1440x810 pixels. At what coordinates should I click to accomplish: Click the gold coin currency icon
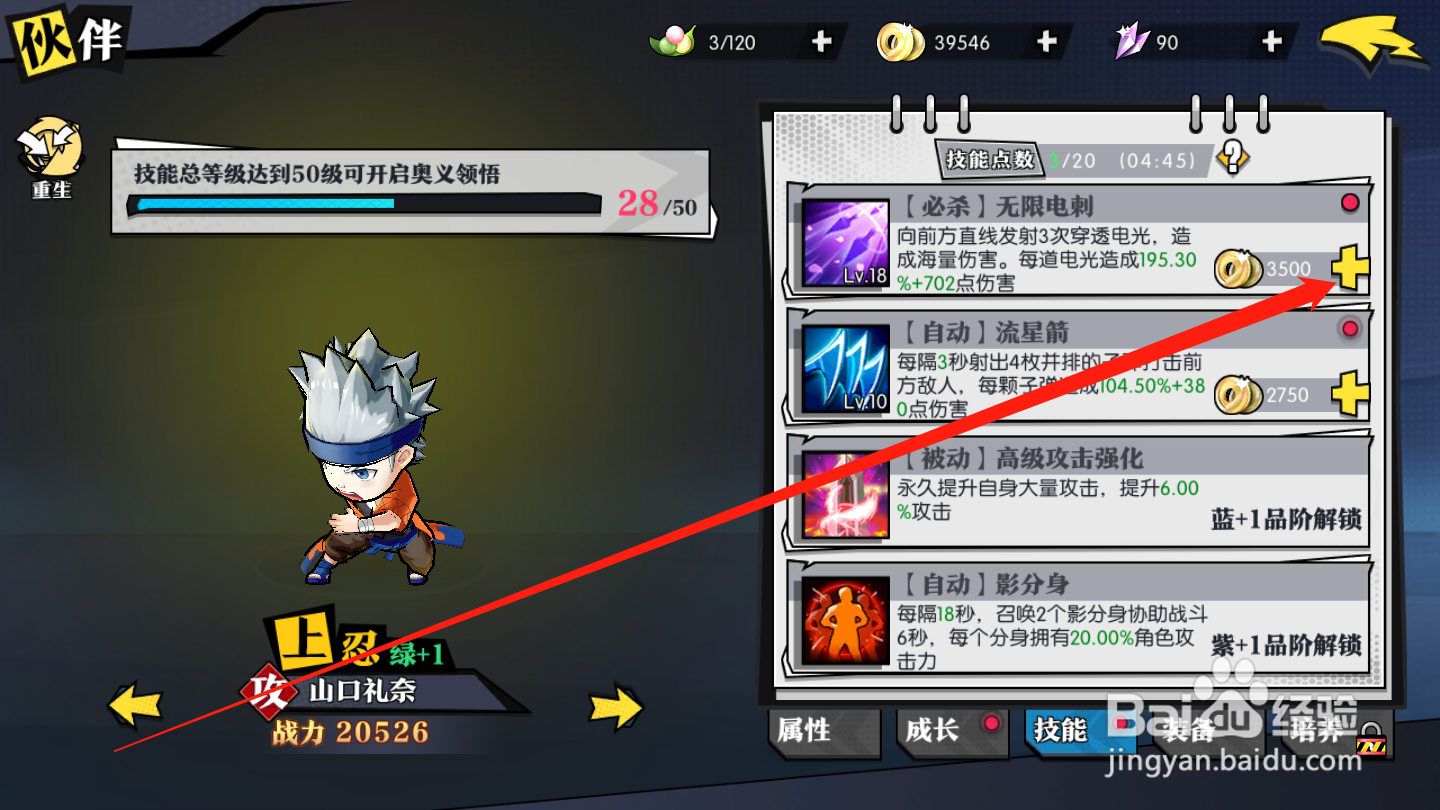(x=901, y=42)
